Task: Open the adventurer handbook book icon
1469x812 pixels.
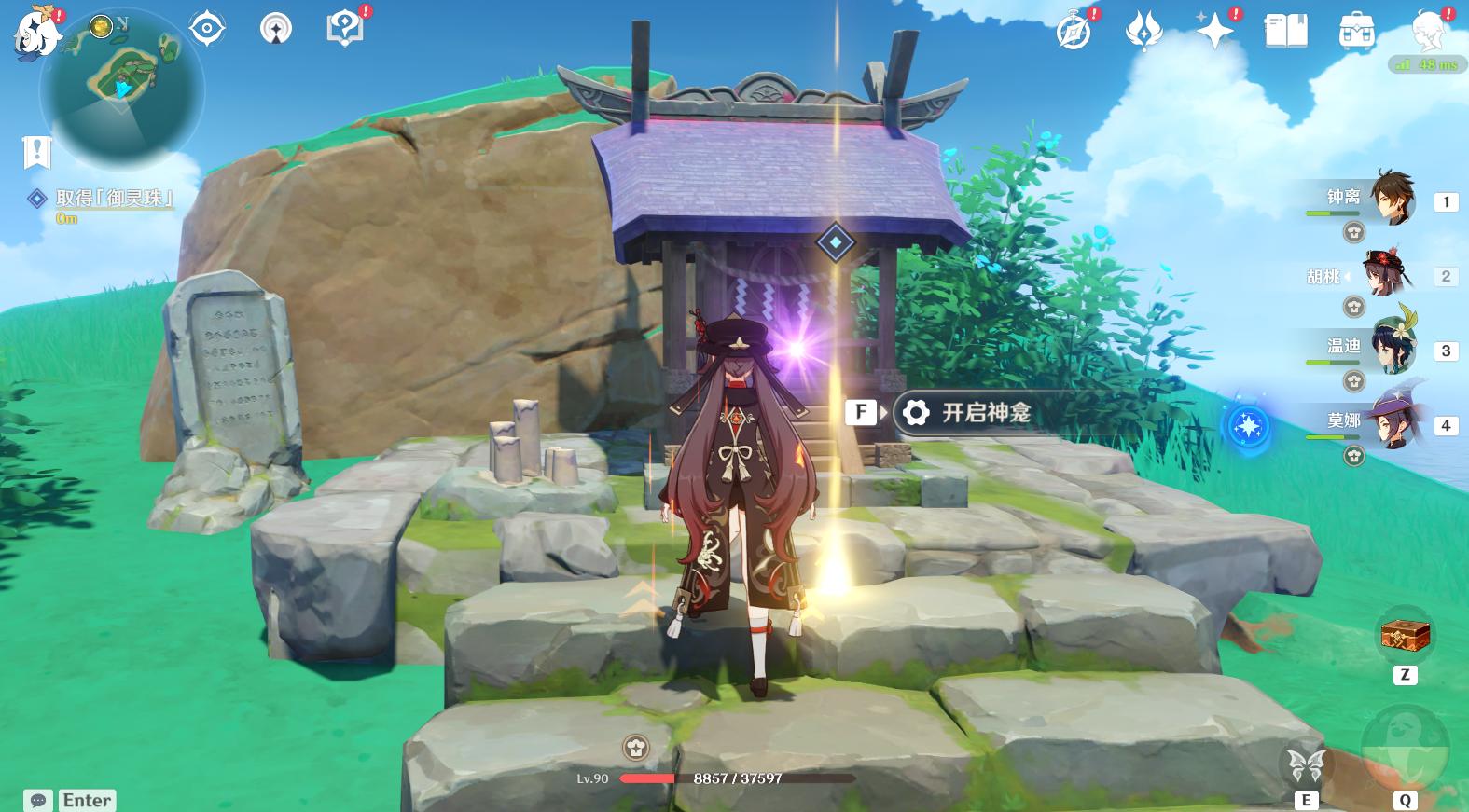Action: 1286,32
